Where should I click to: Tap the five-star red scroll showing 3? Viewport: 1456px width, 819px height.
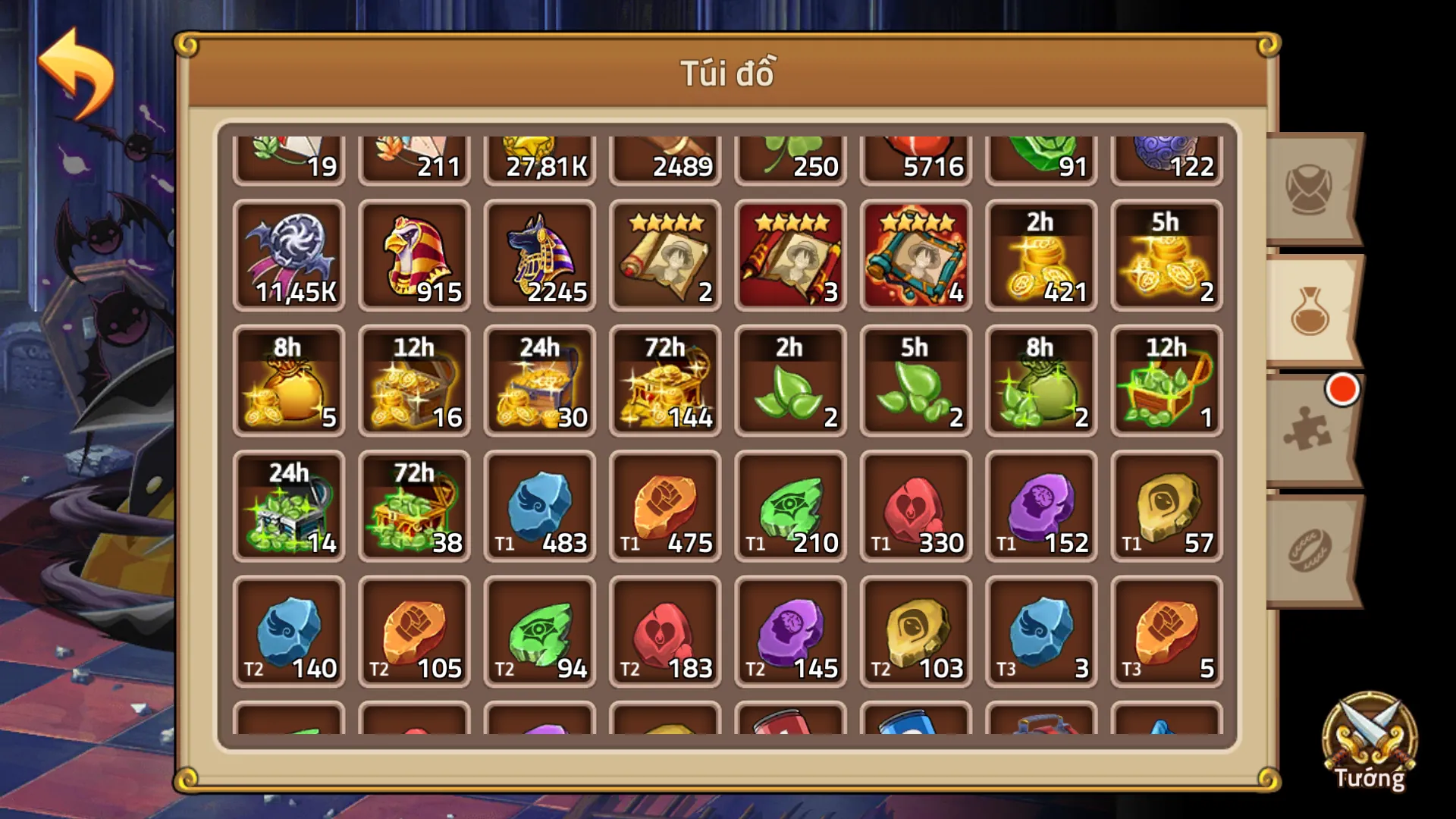coord(790,254)
